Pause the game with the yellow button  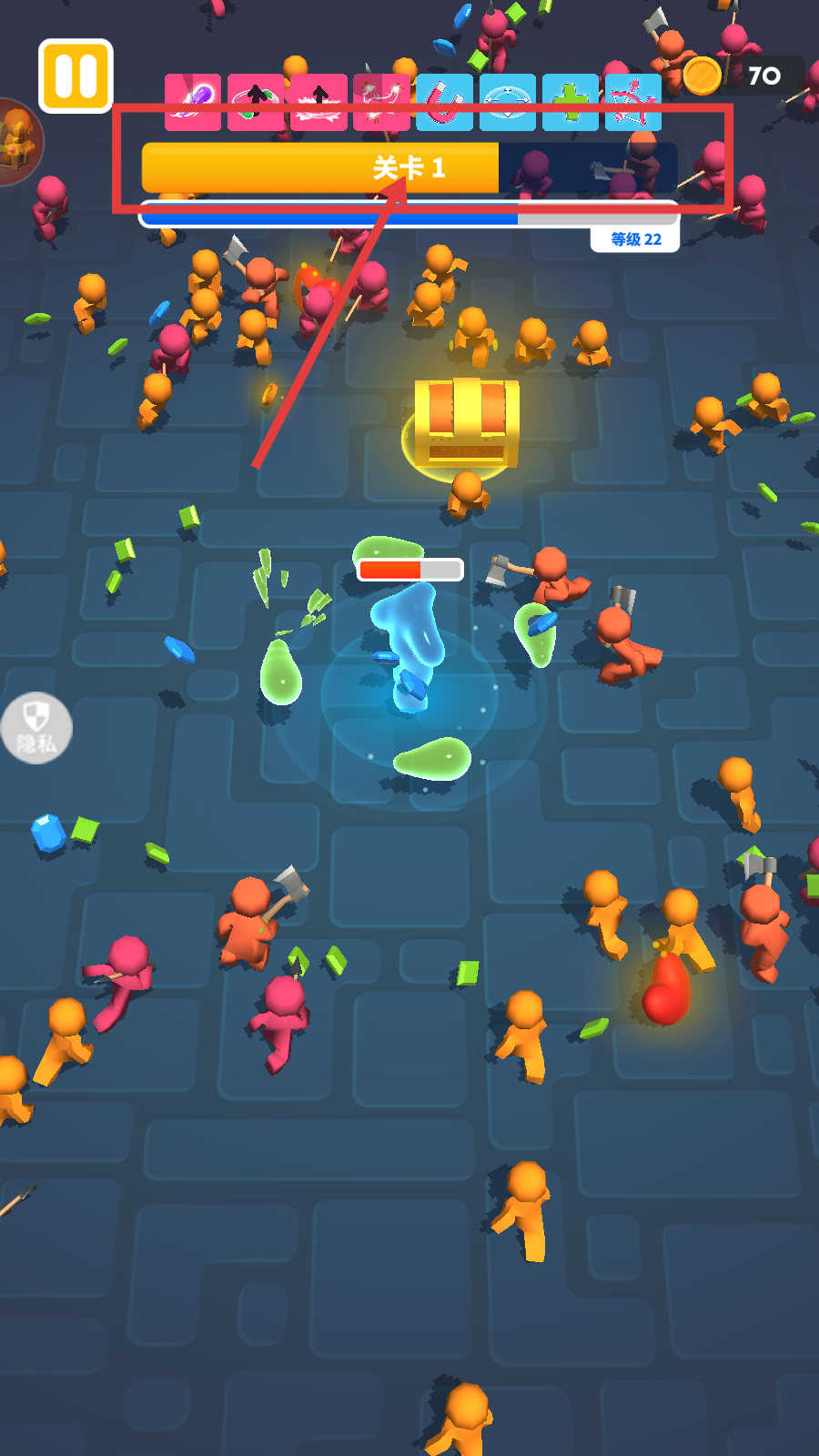click(76, 76)
